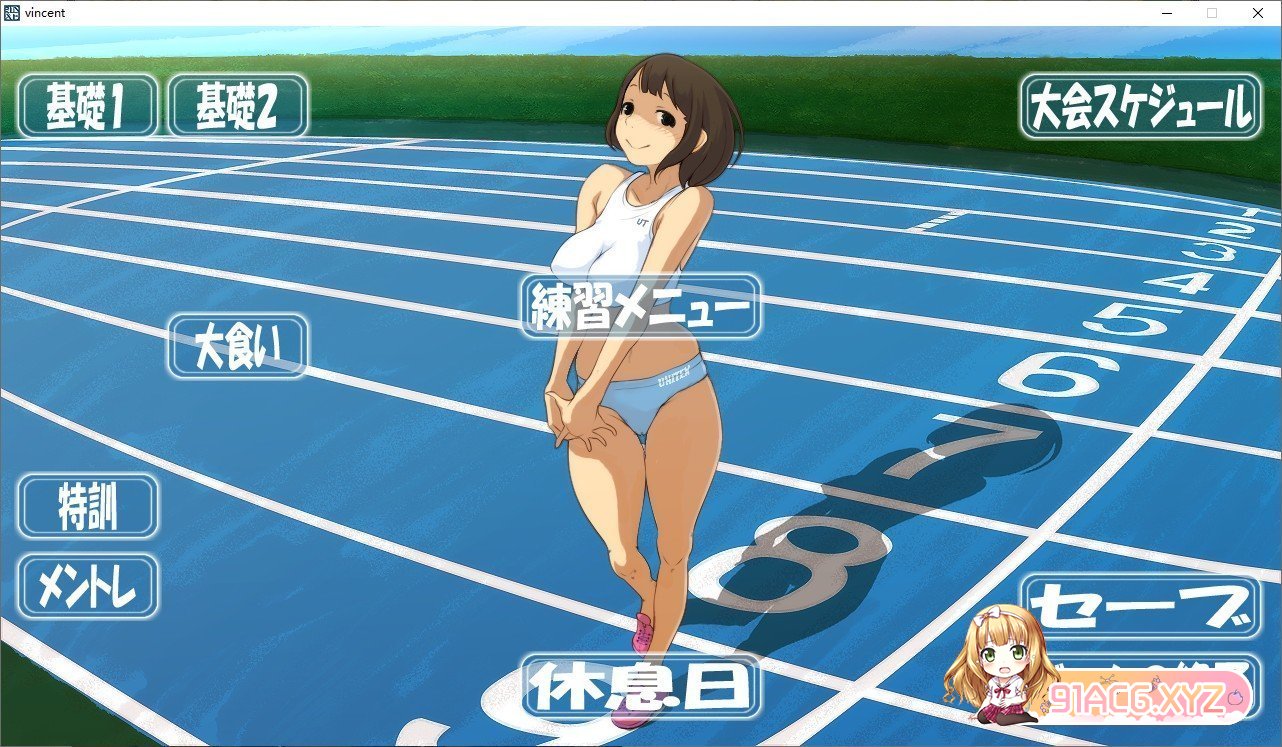Select the 基礎1 training button
This screenshot has height=747, width=1282.
tap(88, 106)
